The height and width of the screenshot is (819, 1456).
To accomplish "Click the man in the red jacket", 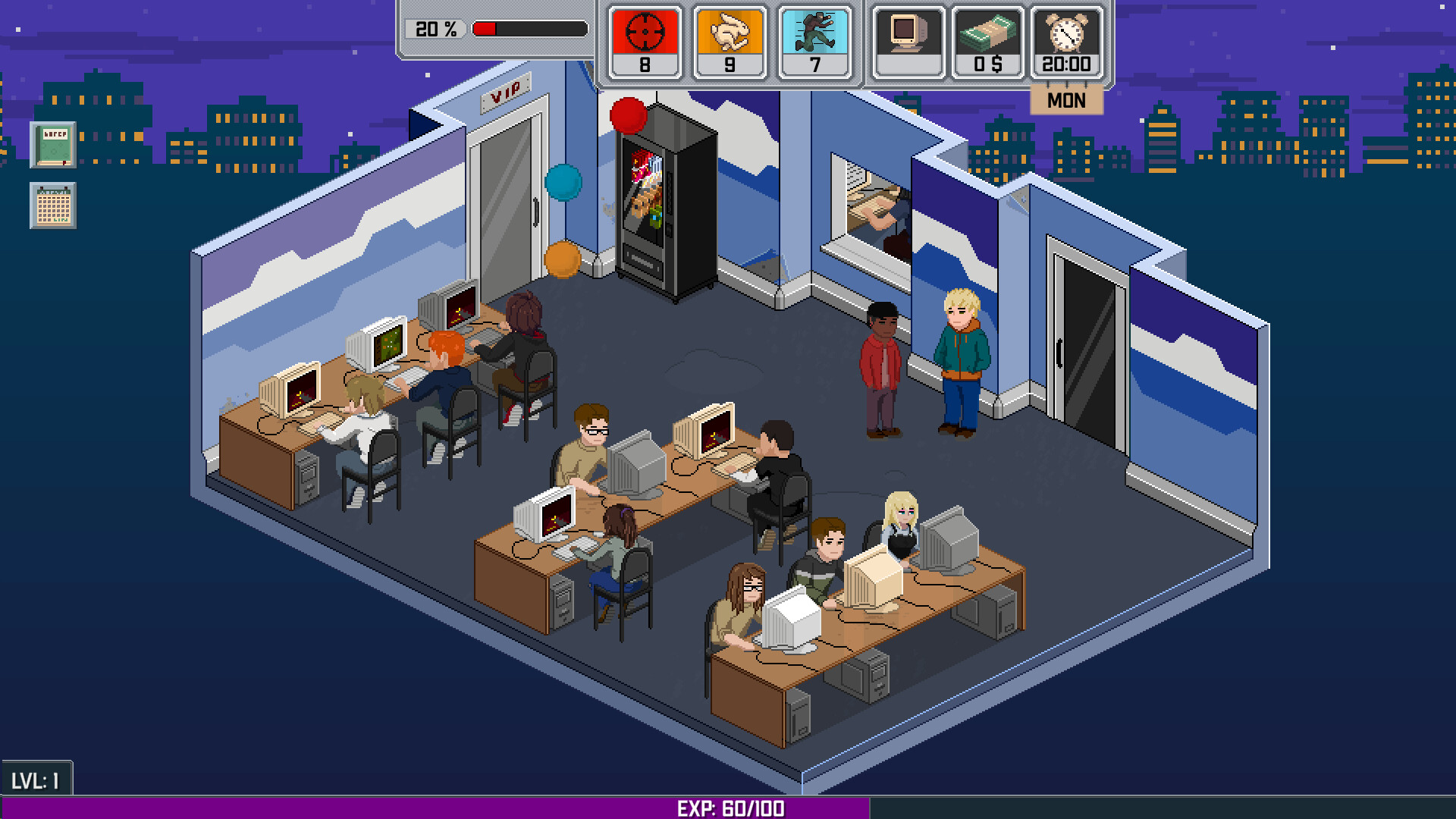I will [880, 356].
